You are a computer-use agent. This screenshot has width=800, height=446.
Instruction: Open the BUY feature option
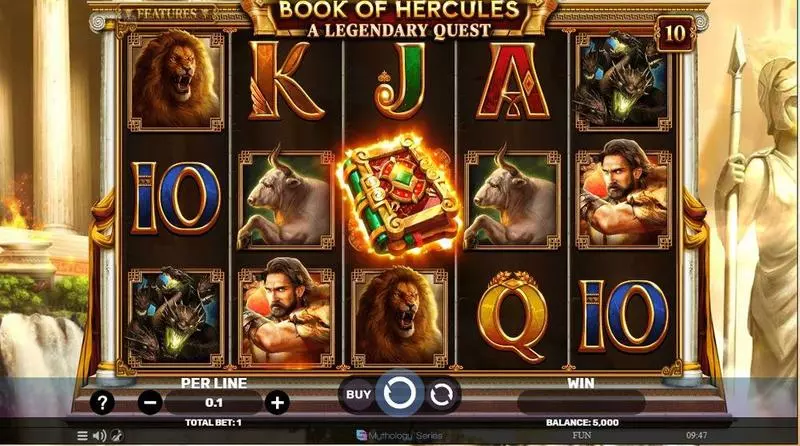coord(355,394)
